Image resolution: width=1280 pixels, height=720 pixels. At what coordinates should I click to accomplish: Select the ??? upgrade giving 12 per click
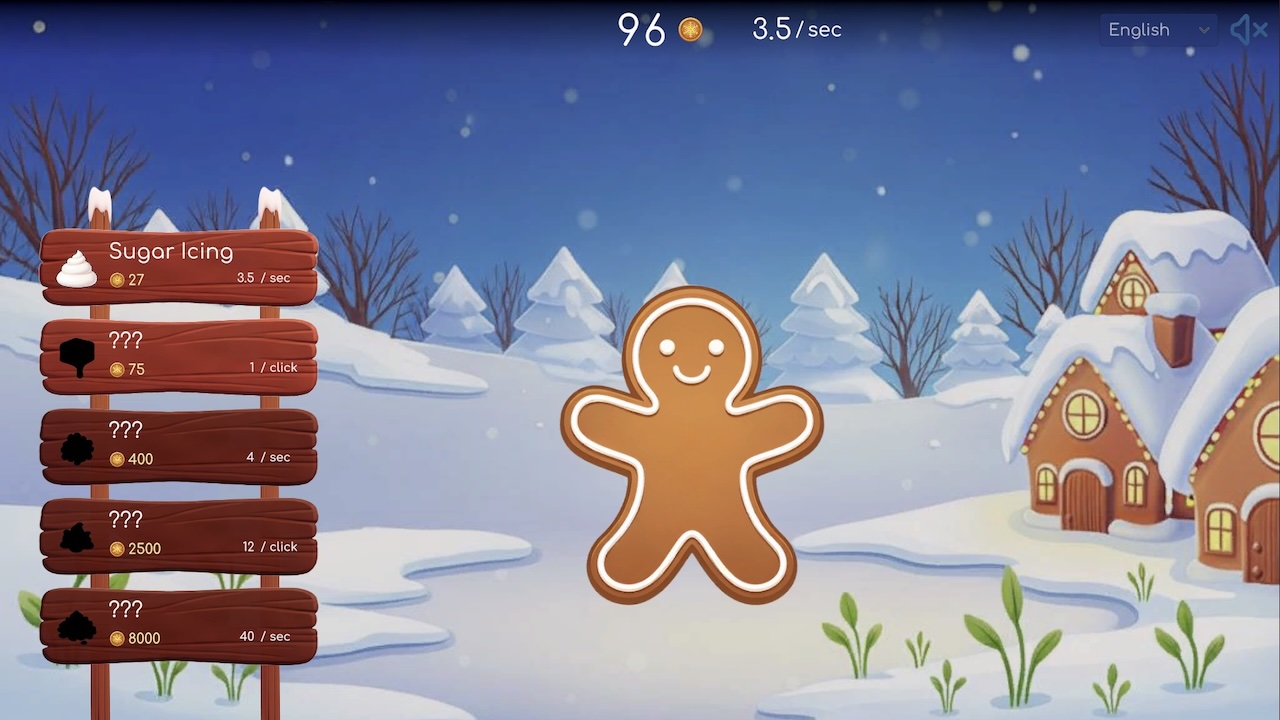(180, 533)
